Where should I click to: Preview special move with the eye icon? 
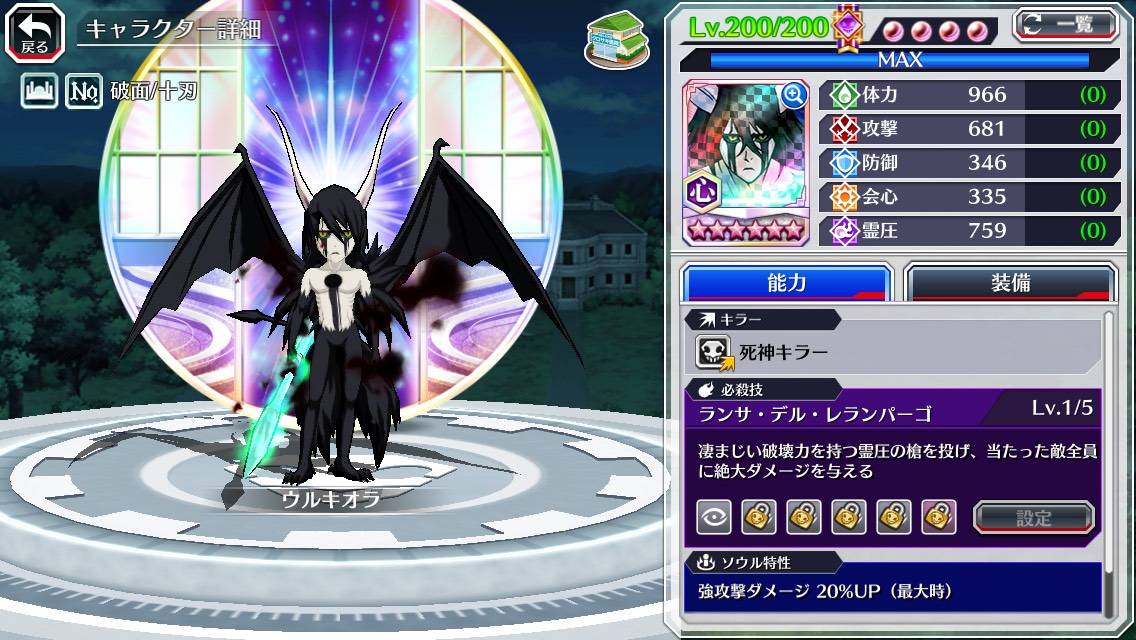click(x=713, y=517)
